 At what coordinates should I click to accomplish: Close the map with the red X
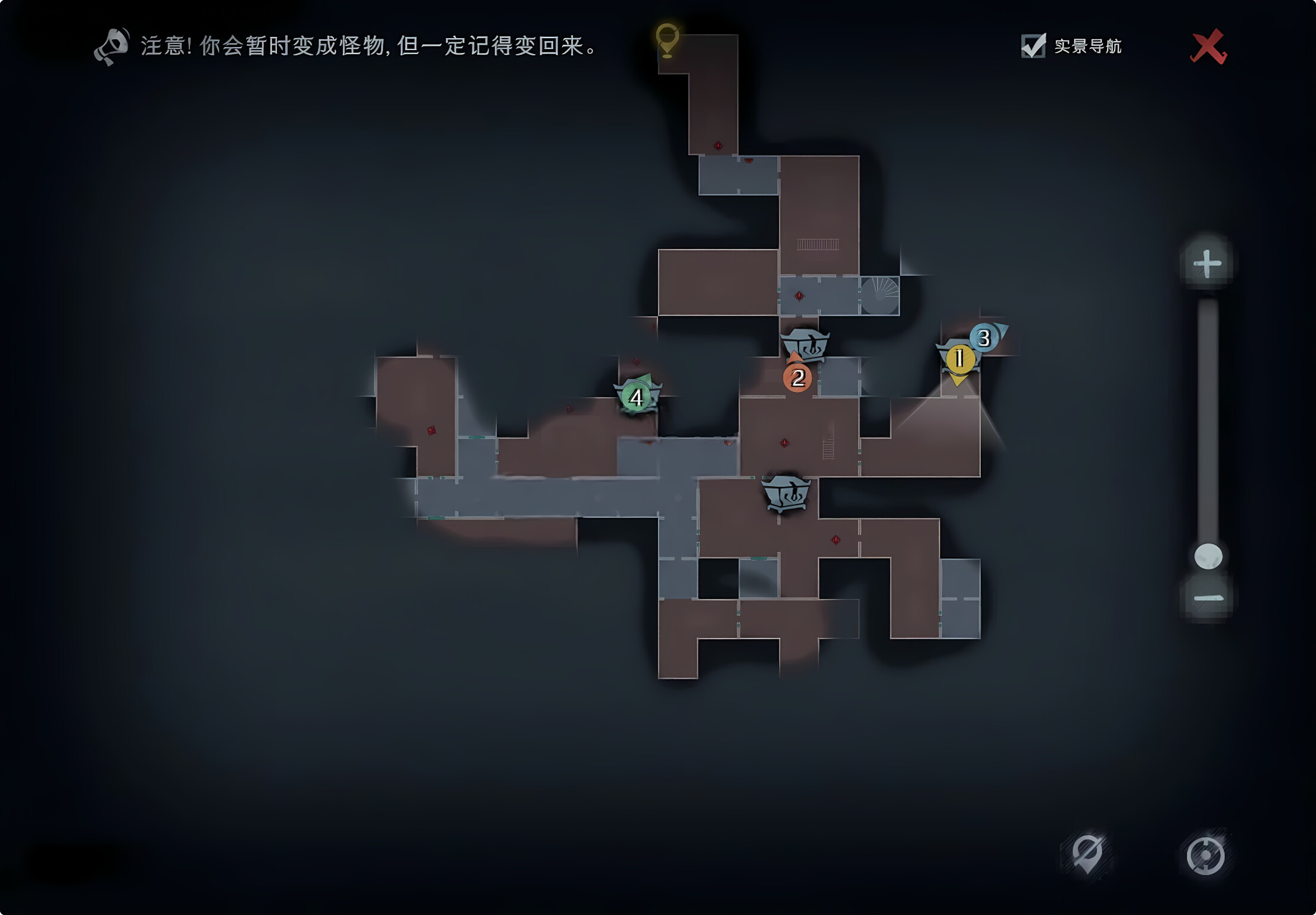click(x=1208, y=46)
